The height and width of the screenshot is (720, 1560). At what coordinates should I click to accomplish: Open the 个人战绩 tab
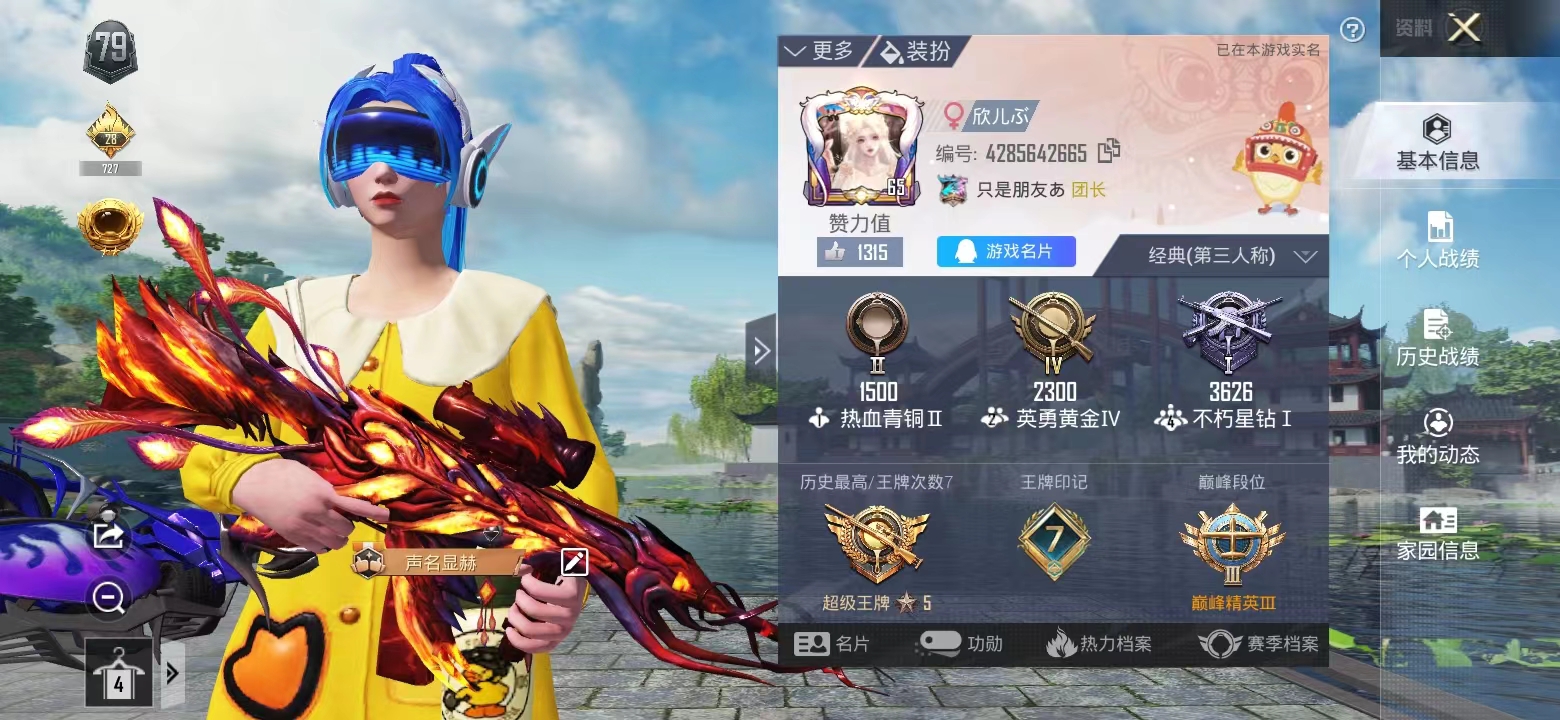1437,241
